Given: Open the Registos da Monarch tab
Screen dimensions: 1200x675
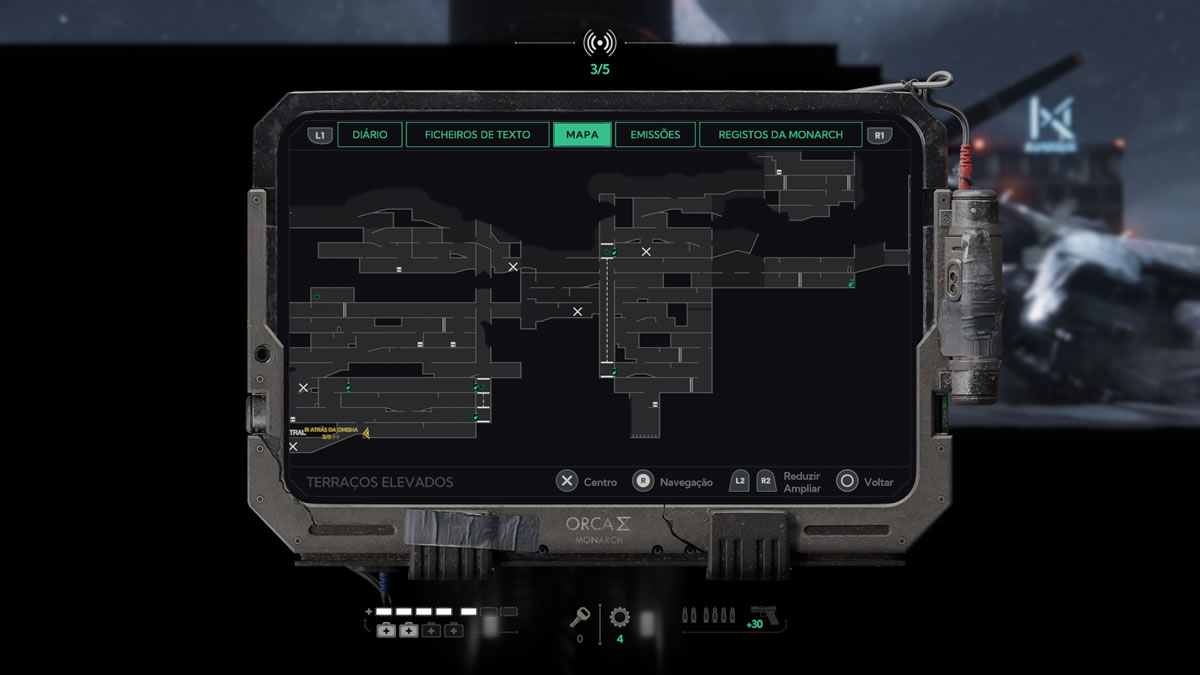Looking at the screenshot, I should [780, 135].
